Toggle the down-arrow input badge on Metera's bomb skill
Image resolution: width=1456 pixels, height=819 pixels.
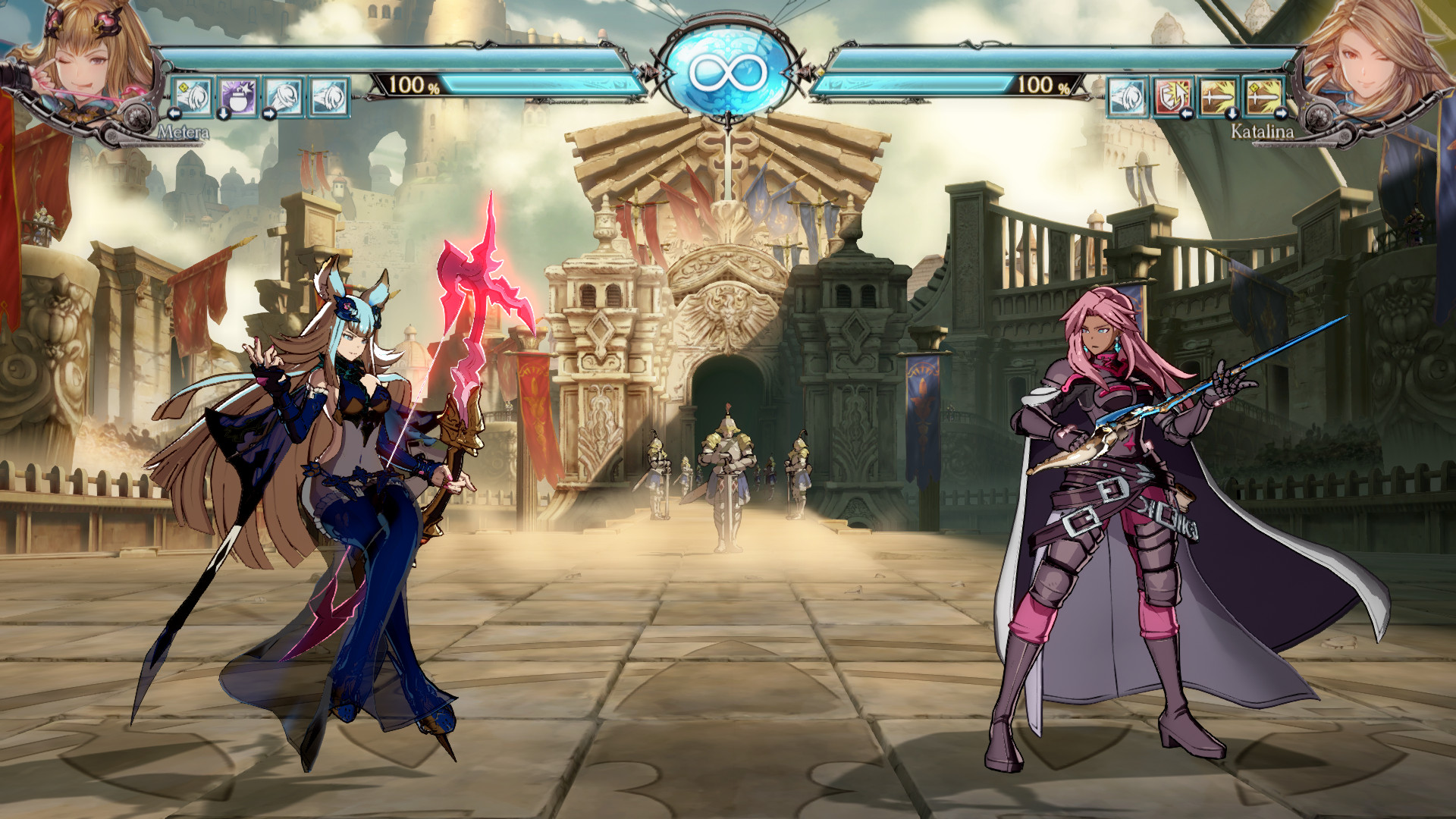[x=224, y=115]
